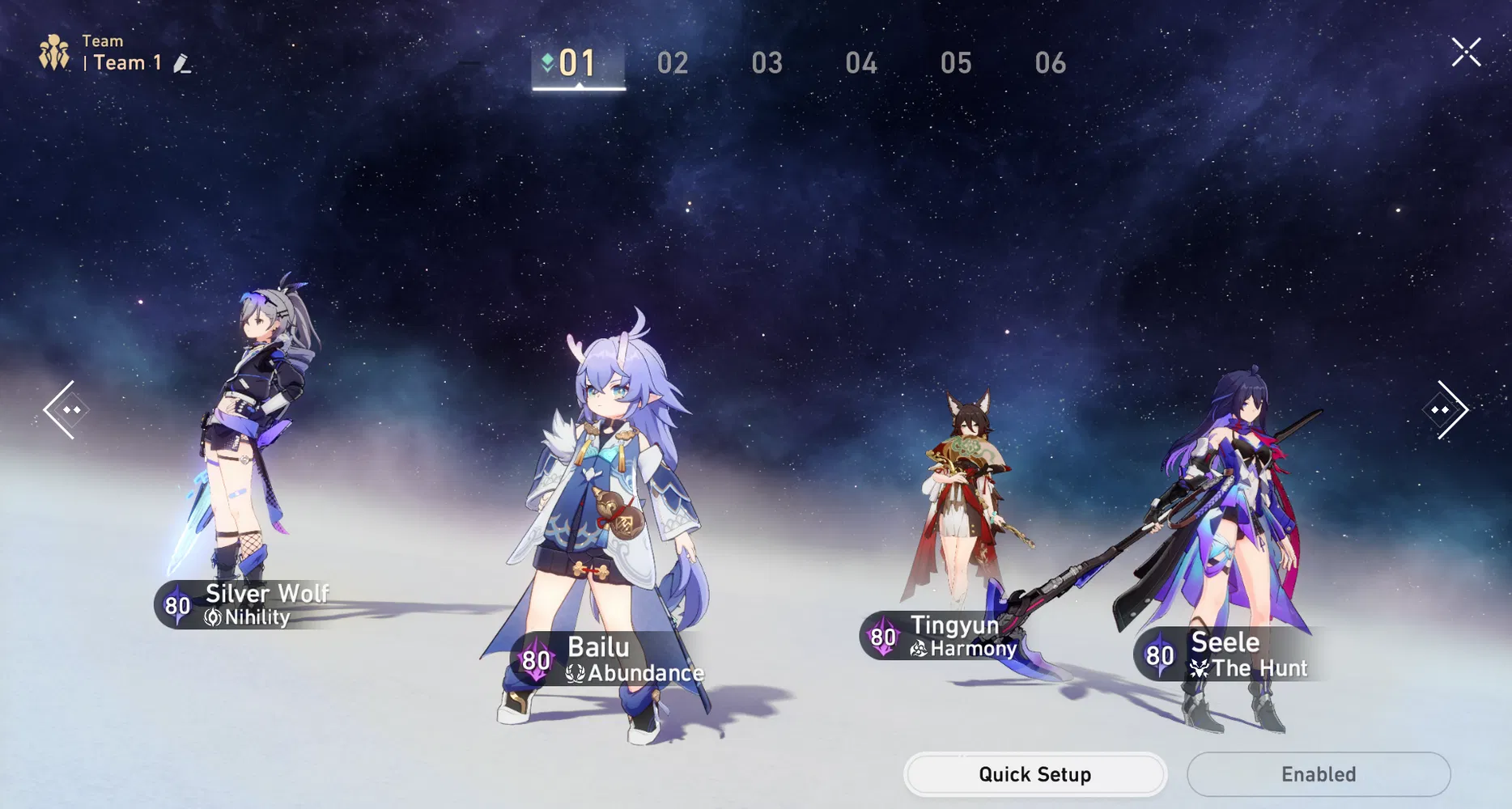Expand the previous team with the left arrow
Screen dimensions: 1512x809
[67, 410]
